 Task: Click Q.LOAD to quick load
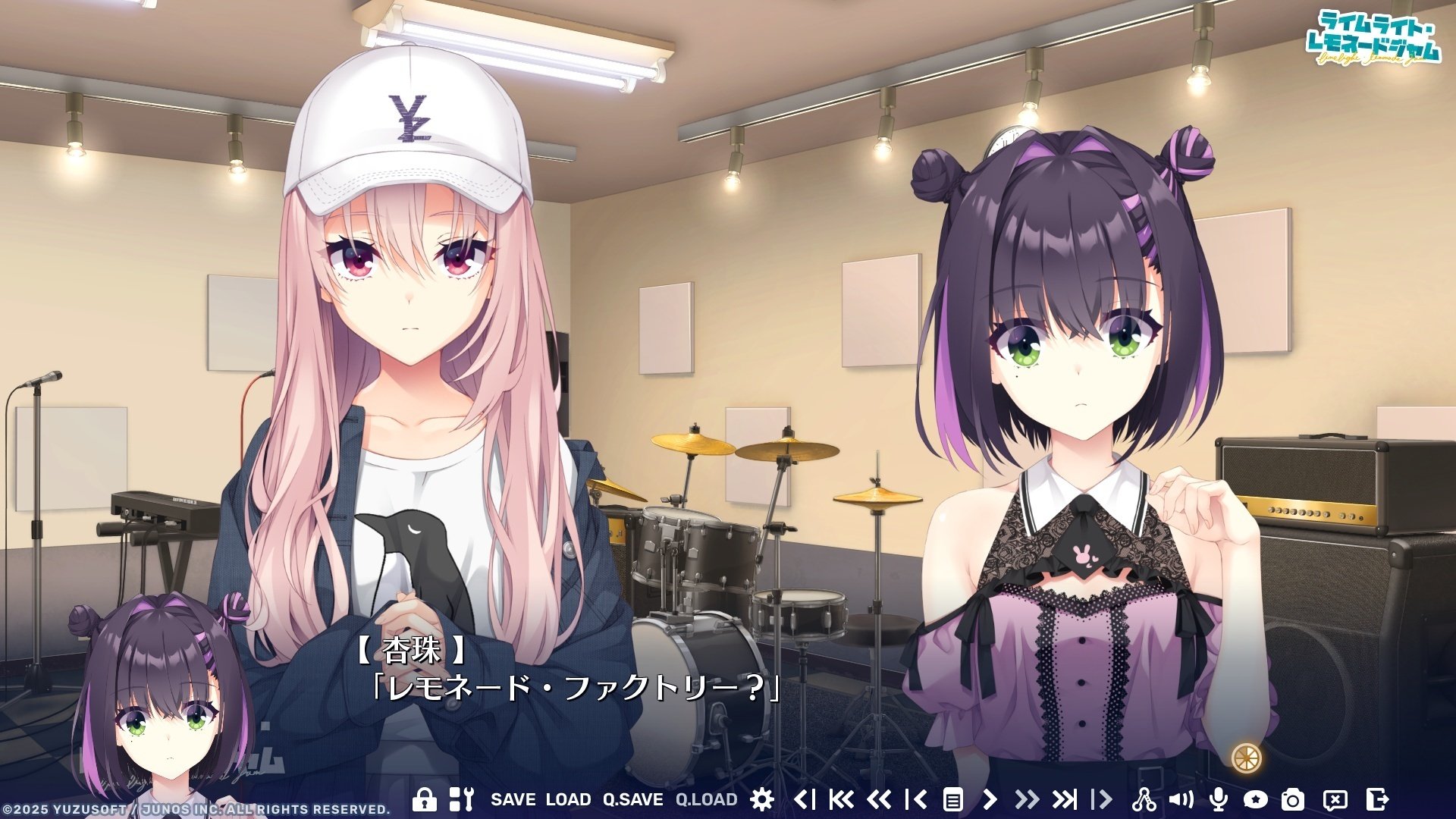click(705, 799)
